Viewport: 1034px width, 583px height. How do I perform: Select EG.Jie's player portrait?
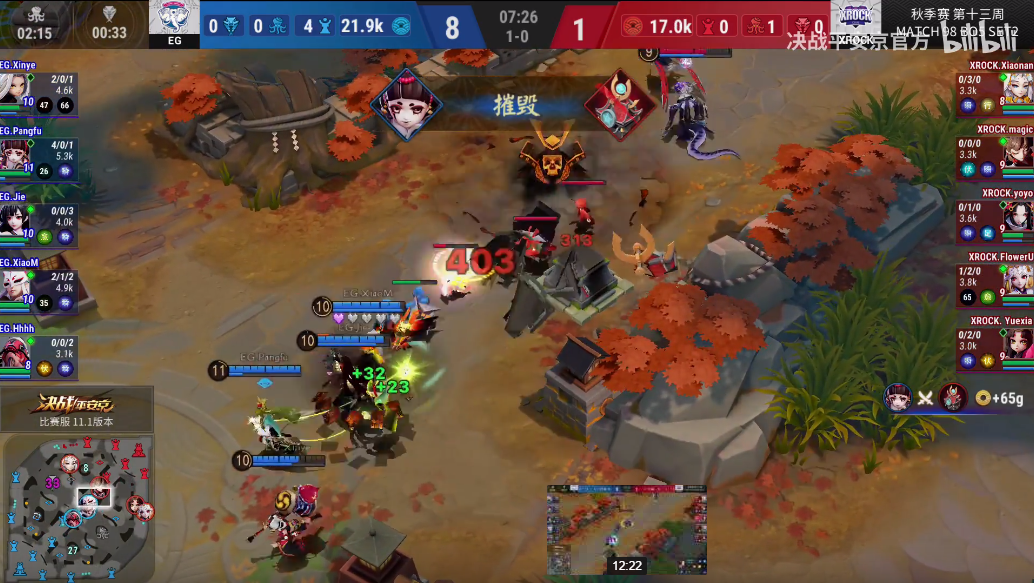(x=14, y=219)
